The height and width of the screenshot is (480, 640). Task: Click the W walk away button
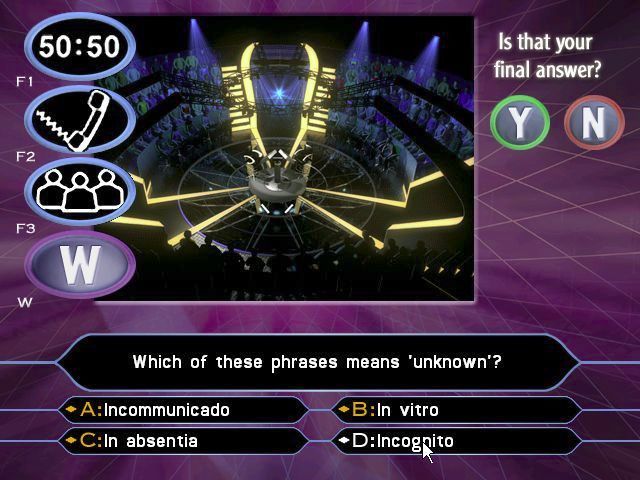click(80, 264)
